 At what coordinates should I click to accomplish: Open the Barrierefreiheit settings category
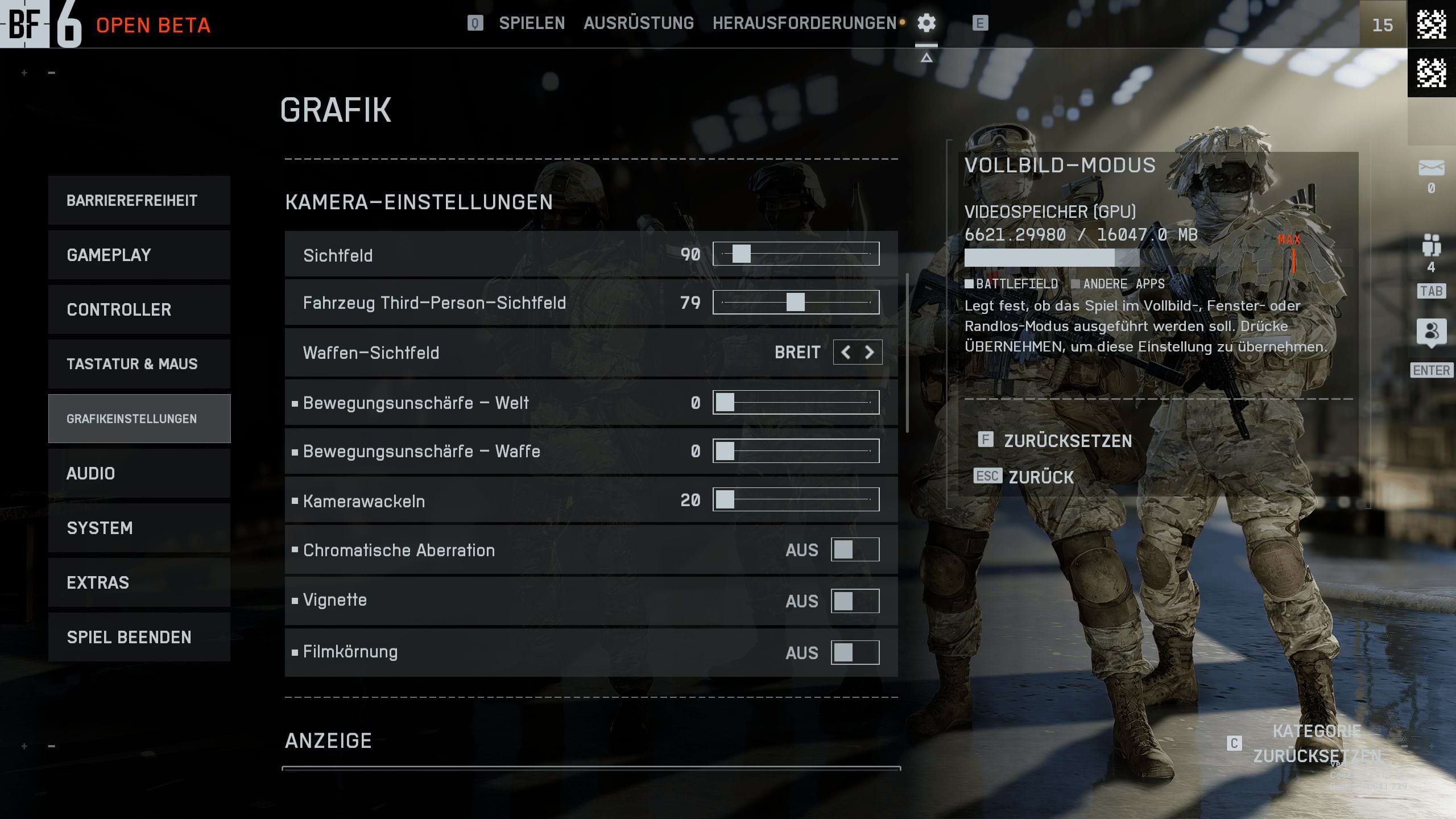[139, 200]
